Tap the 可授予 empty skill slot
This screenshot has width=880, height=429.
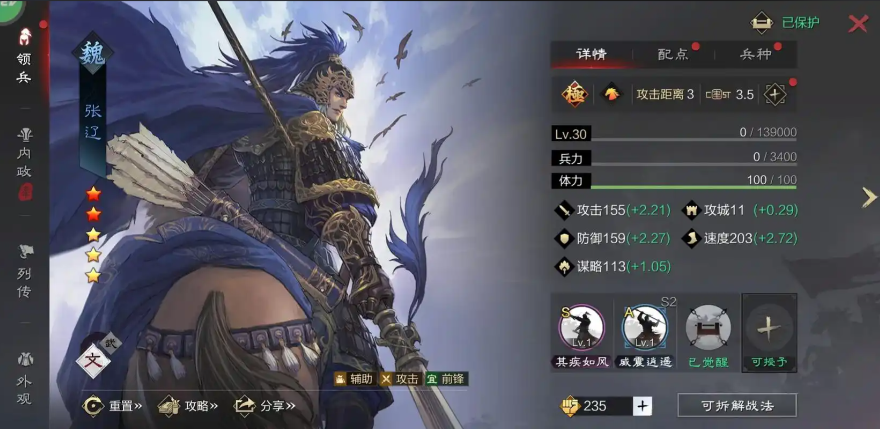(x=769, y=328)
